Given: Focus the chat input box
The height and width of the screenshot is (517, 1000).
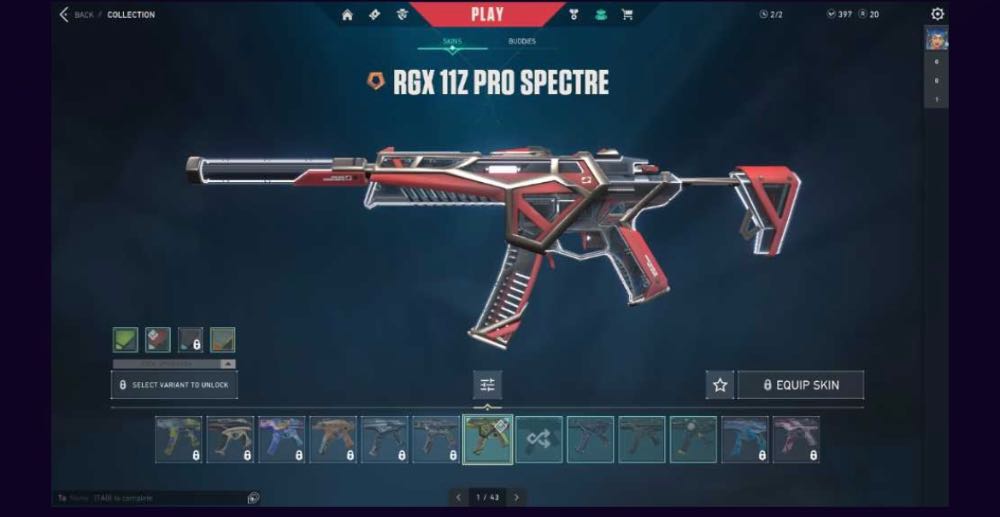Looking at the screenshot, I should pyautogui.click(x=150, y=498).
